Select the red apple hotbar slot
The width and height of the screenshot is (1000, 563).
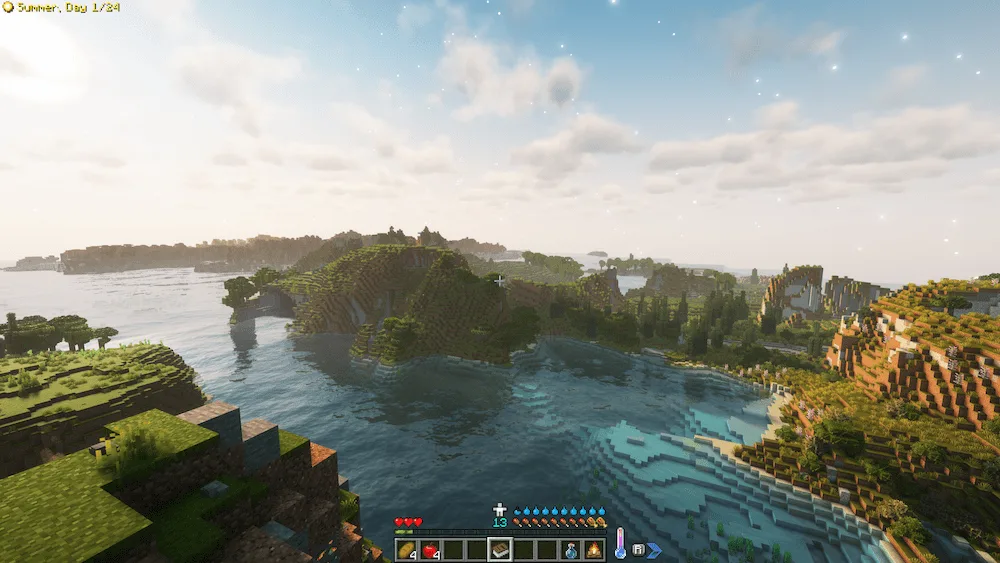click(x=430, y=550)
